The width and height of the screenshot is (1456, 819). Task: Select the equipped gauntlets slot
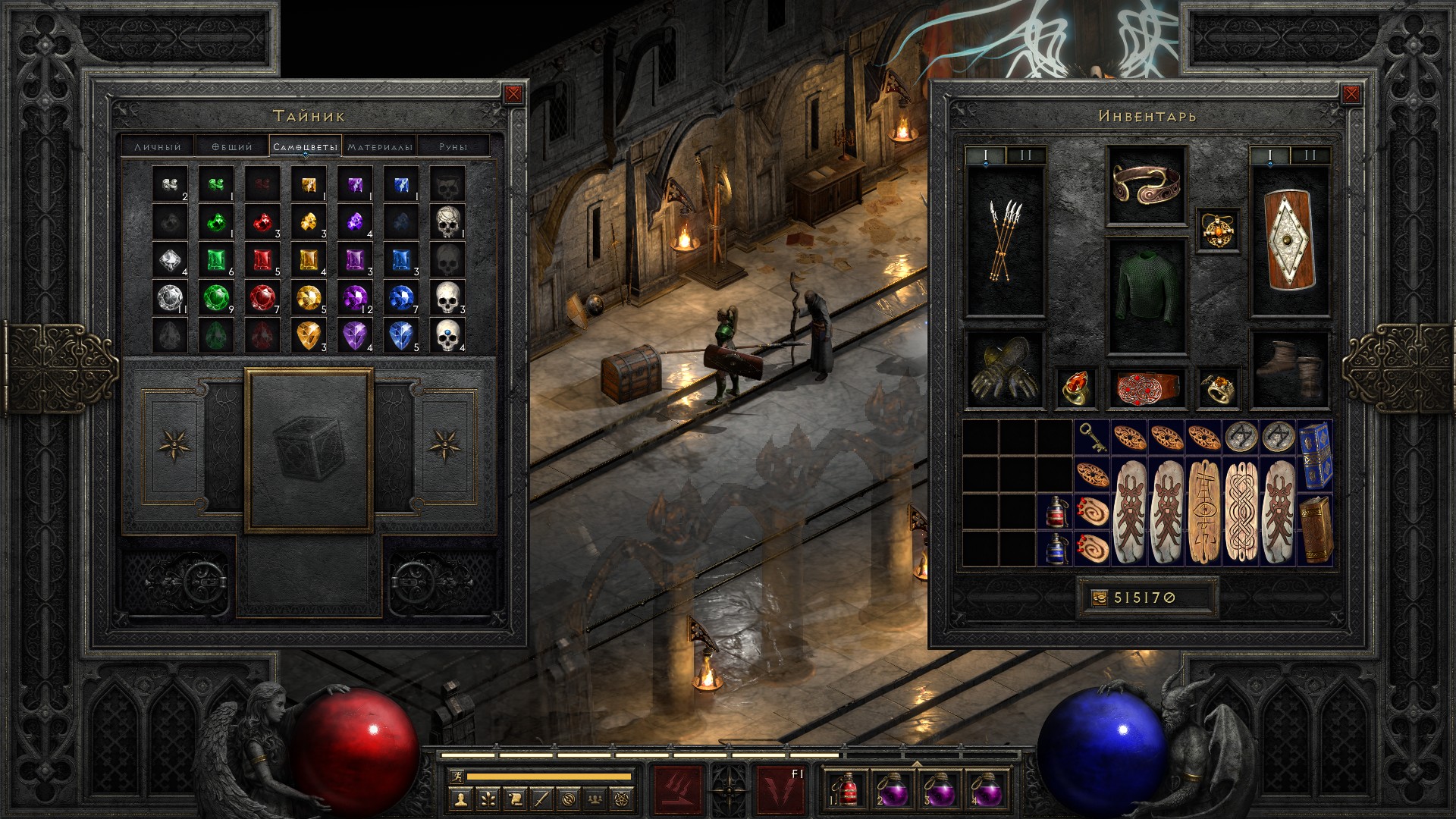point(1005,370)
